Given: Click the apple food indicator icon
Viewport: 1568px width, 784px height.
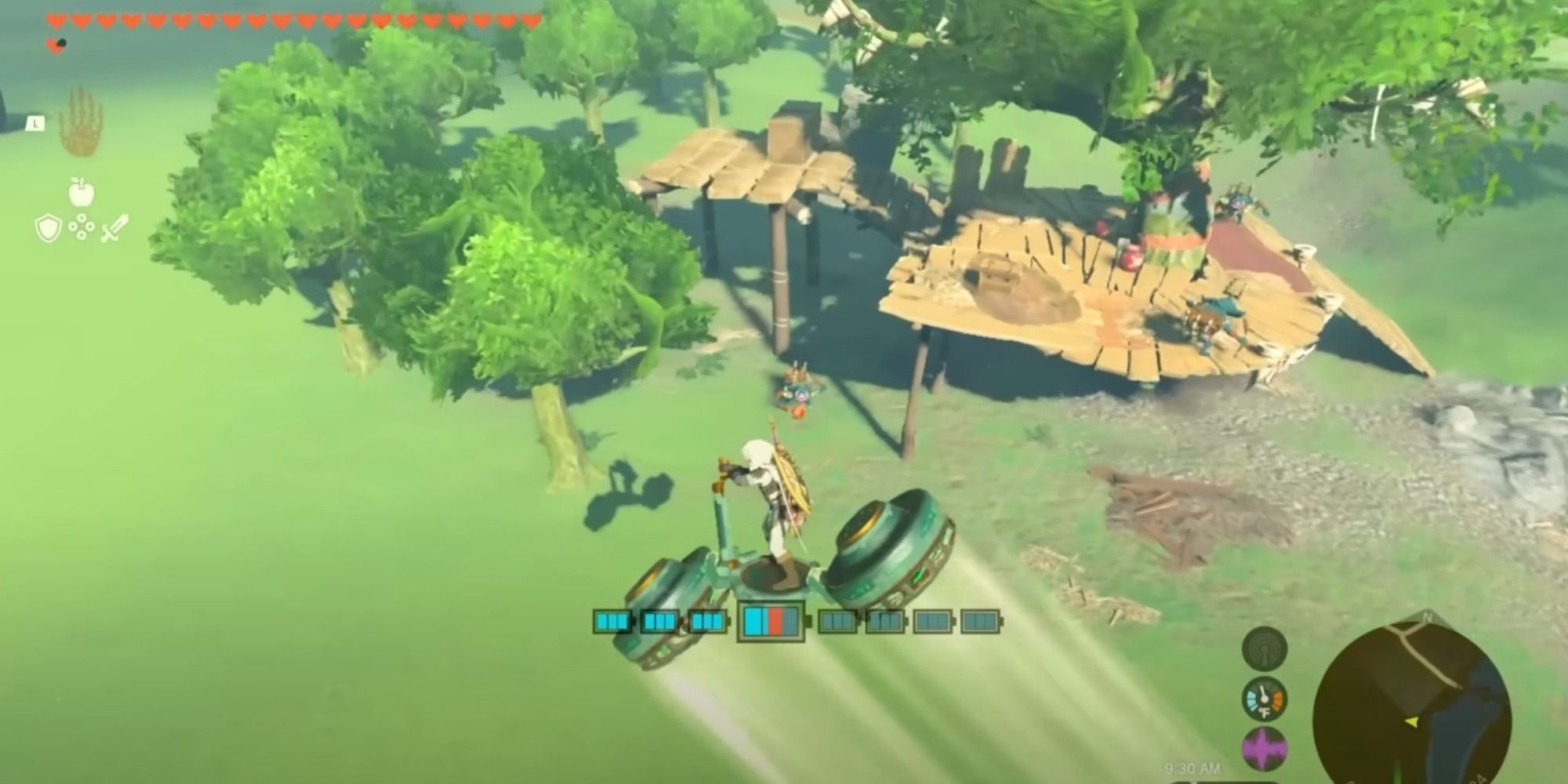Looking at the screenshot, I should [82, 192].
